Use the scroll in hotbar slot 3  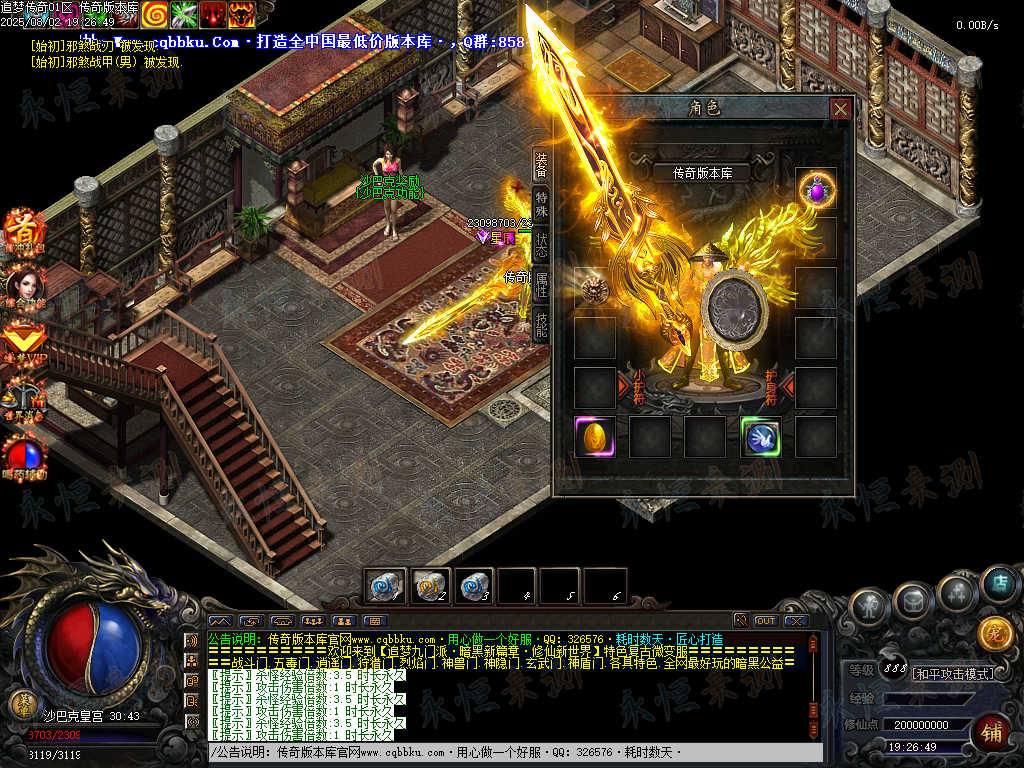pos(474,586)
